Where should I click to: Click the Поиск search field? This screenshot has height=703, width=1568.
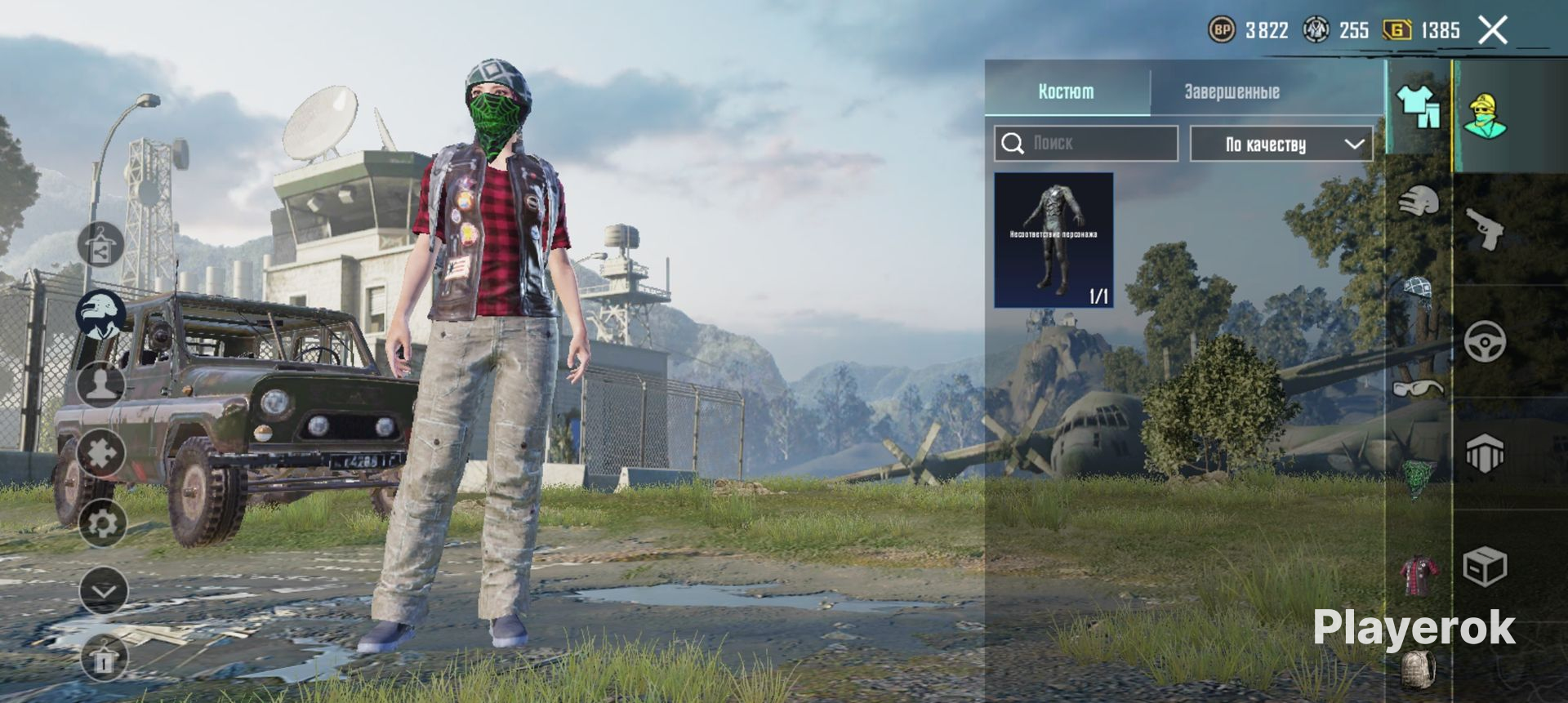coord(1086,144)
